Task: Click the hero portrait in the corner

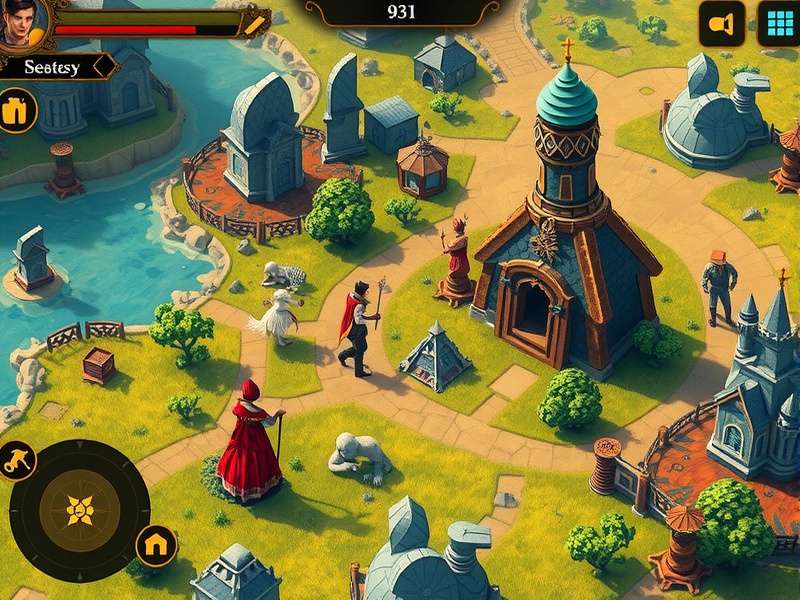Action: coord(20,22)
